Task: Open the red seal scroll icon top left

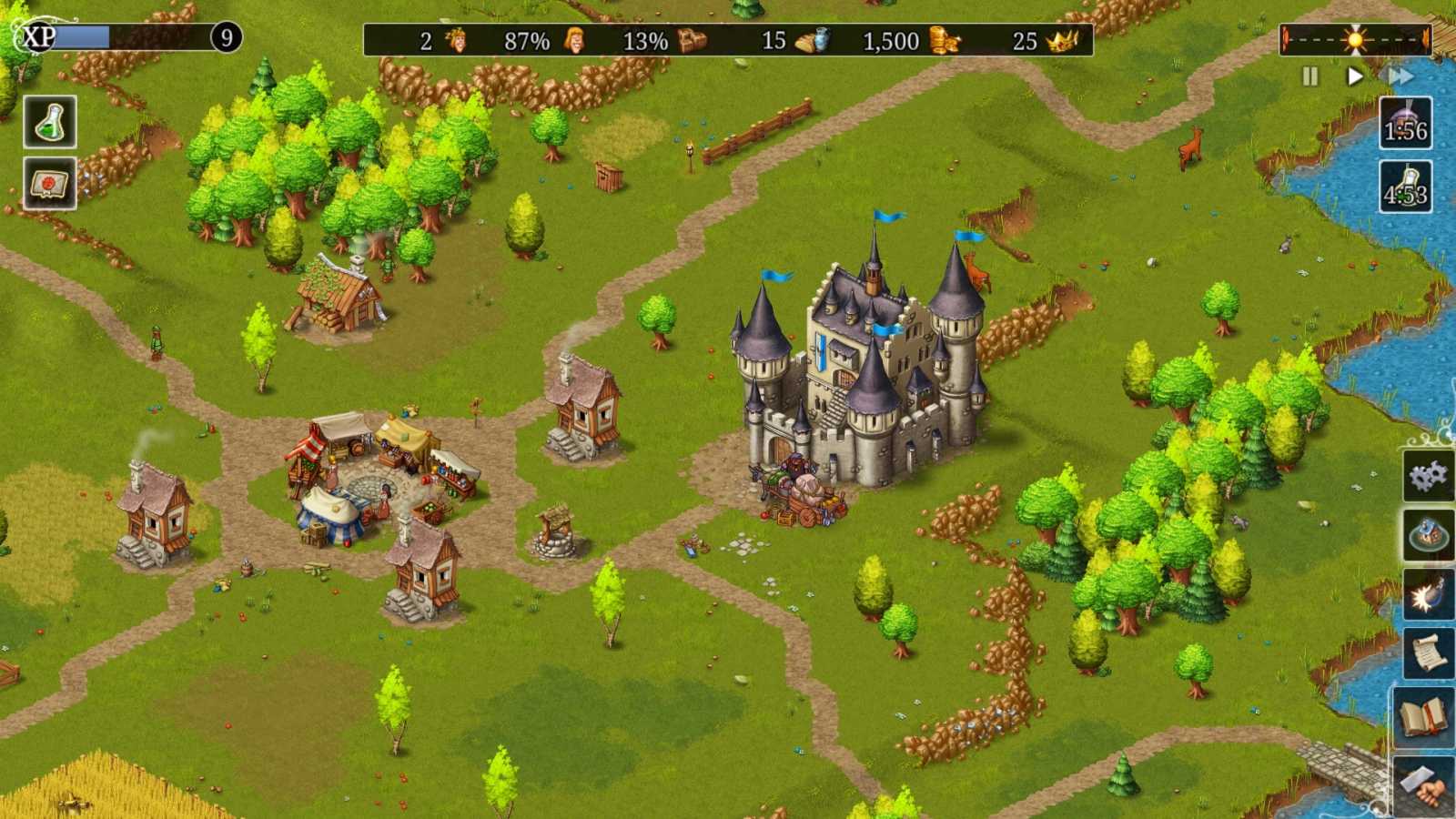Action: click(48, 182)
